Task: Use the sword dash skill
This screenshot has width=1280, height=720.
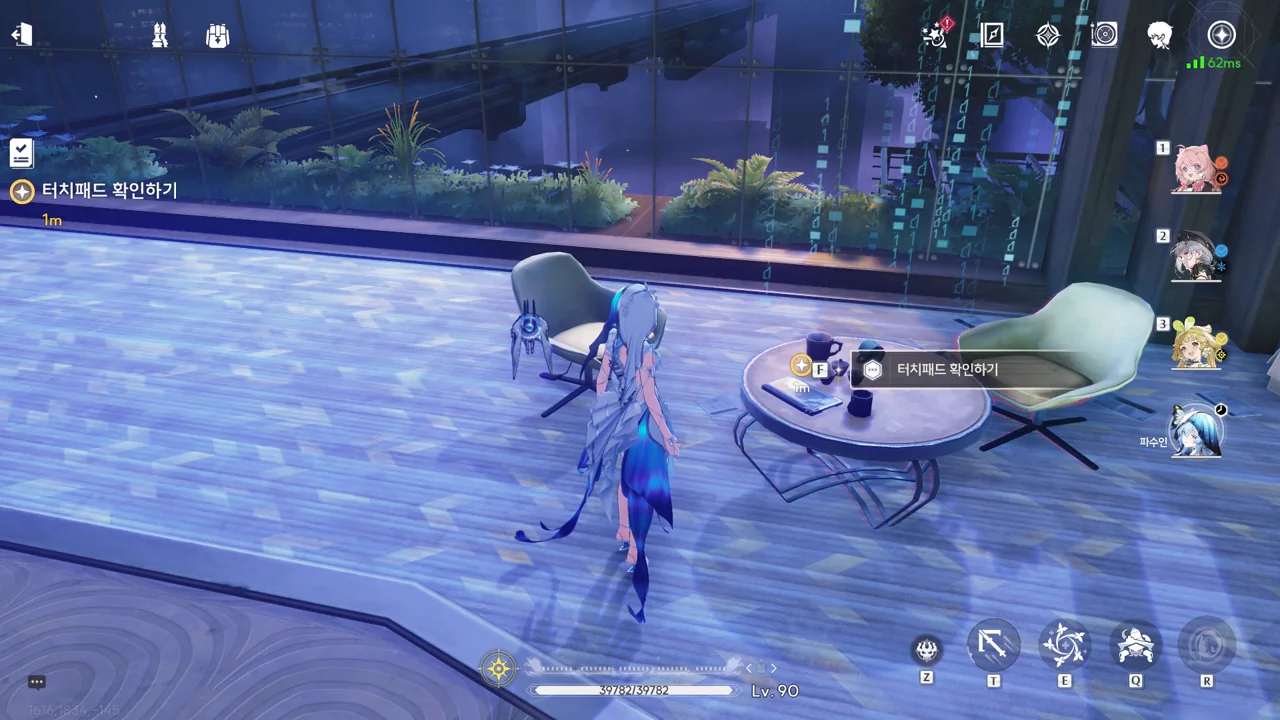Action: pos(993,646)
